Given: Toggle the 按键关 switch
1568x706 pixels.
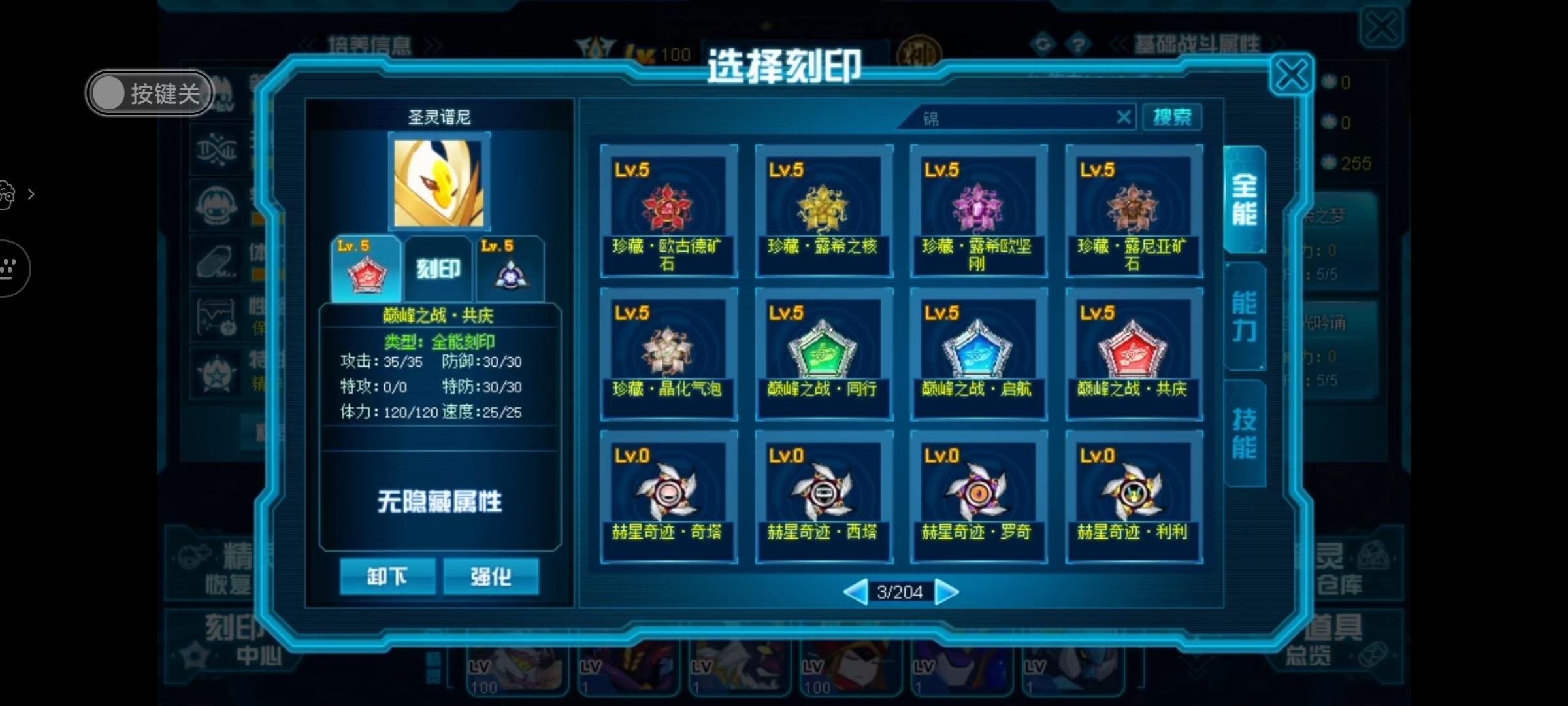Looking at the screenshot, I should [149, 93].
